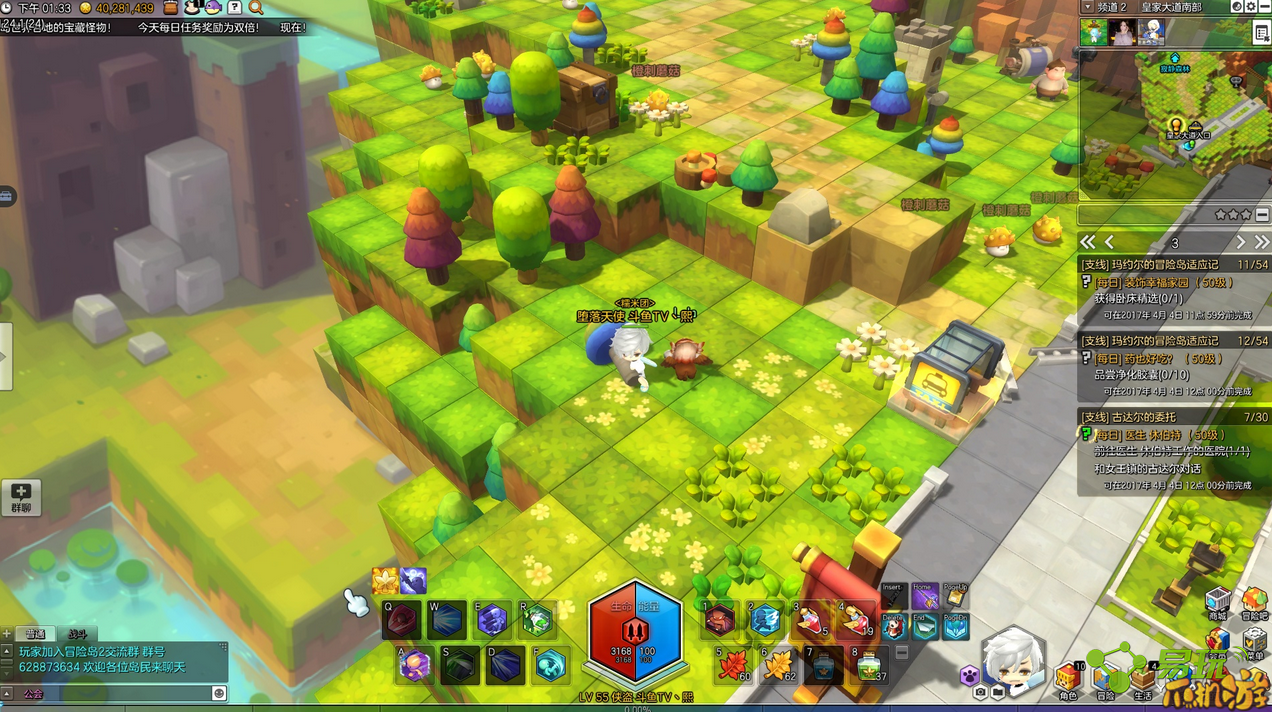
Task: Open the channel dropdown showing 频道 2
Action: (1088, 7)
